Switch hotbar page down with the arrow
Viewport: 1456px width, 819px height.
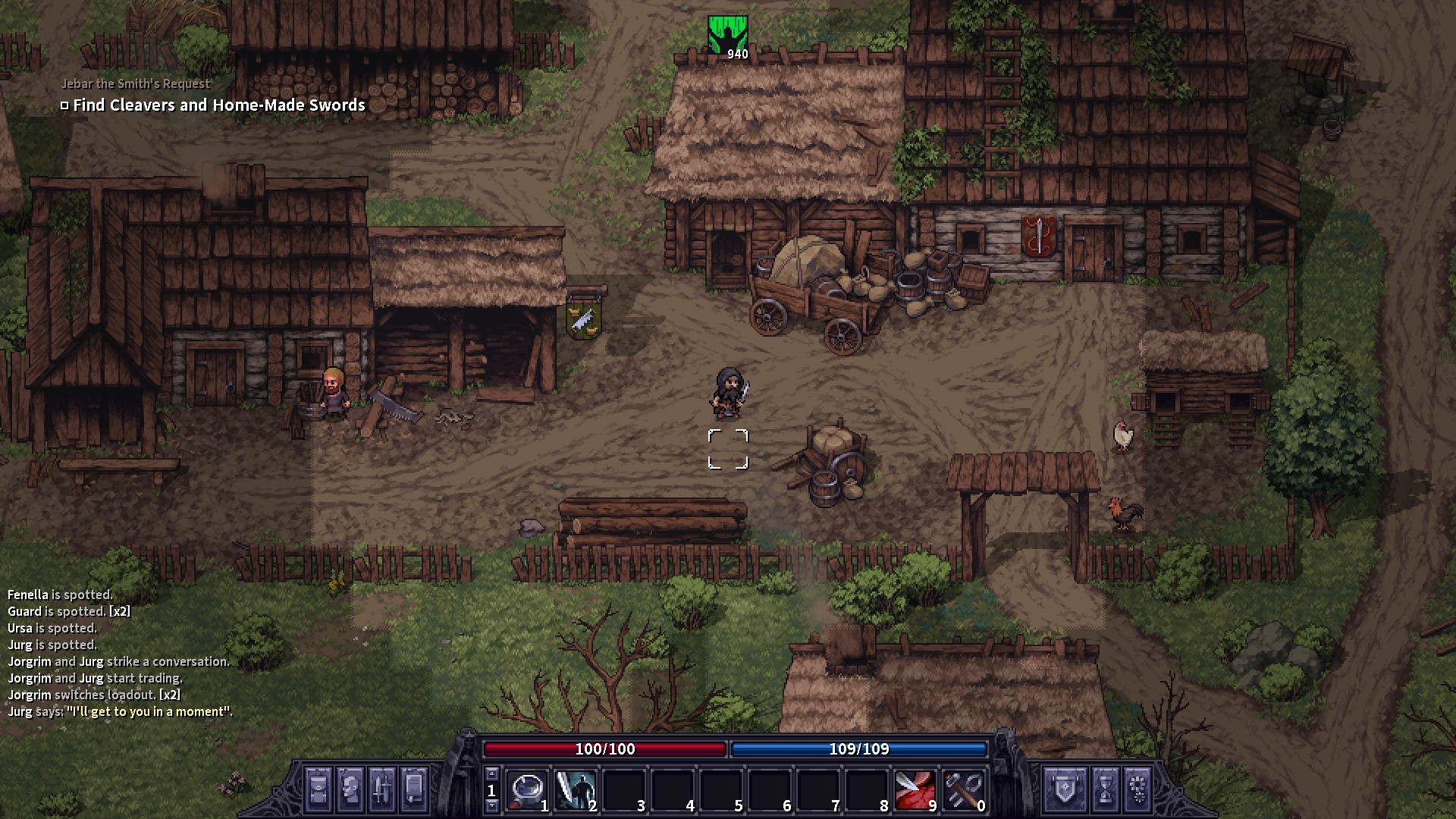491,805
